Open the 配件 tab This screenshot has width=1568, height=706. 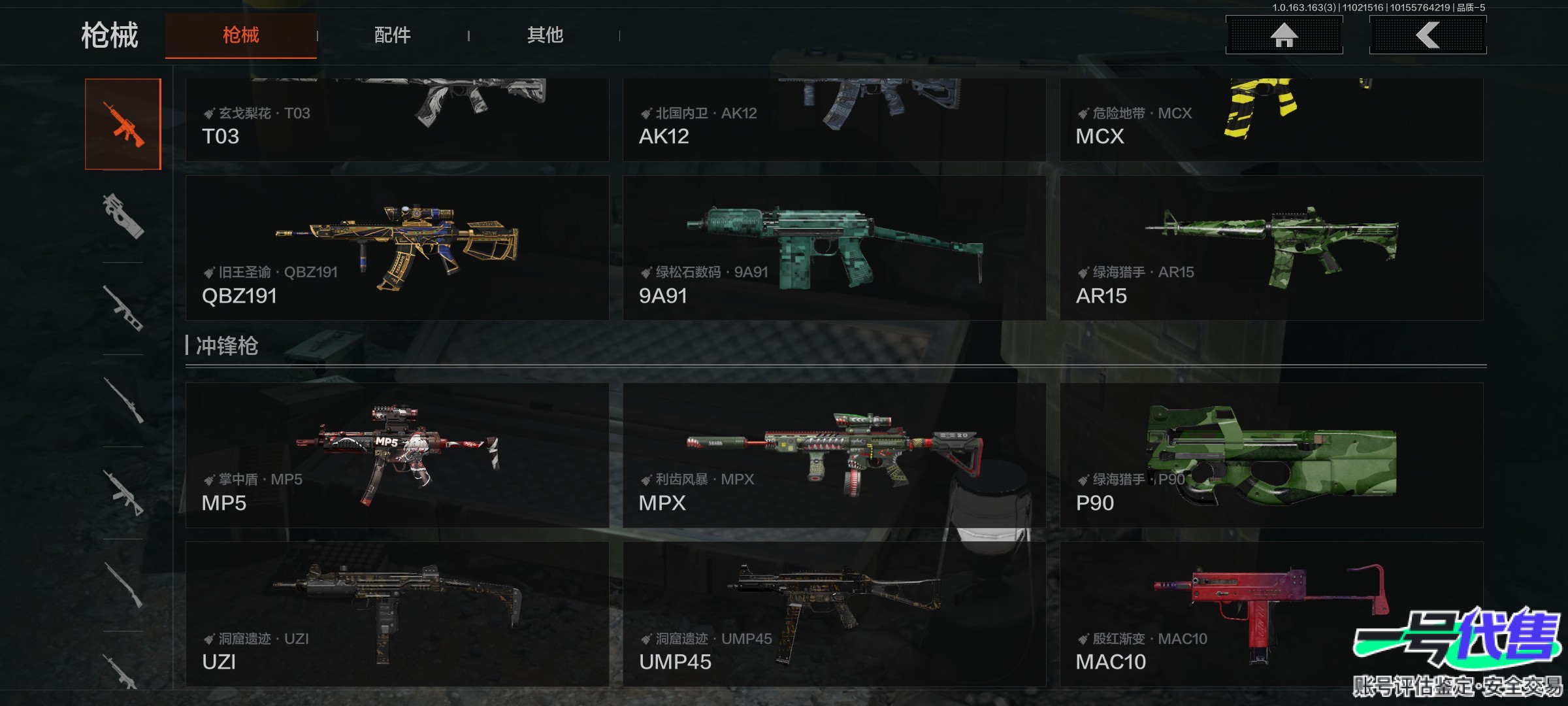click(x=393, y=35)
